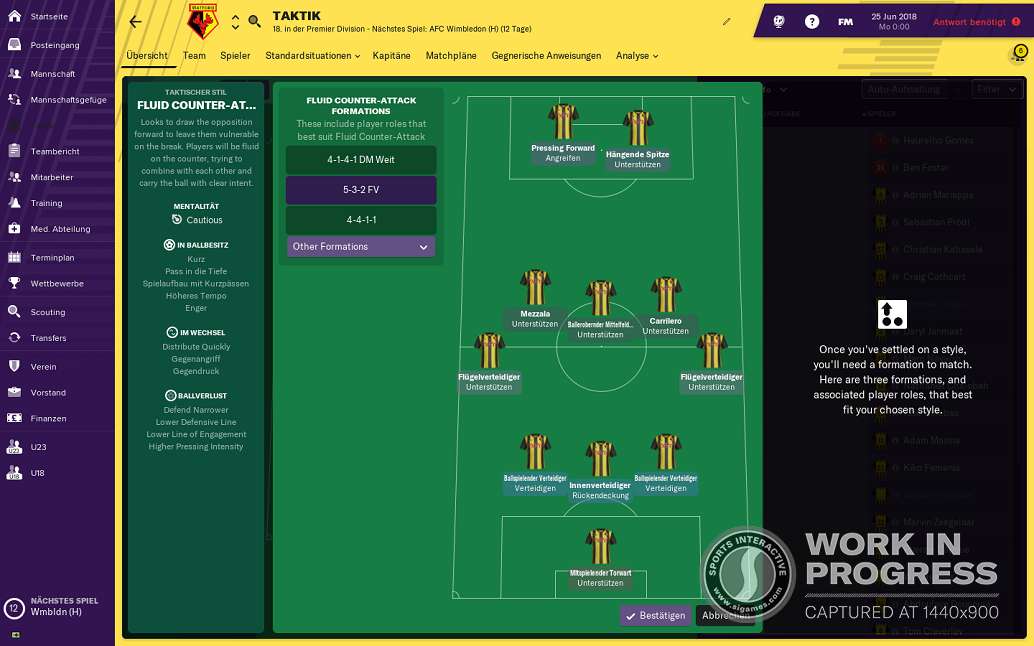Image resolution: width=1034 pixels, height=646 pixels.
Task: Open Posteingang in the sidebar
Action: [55, 45]
